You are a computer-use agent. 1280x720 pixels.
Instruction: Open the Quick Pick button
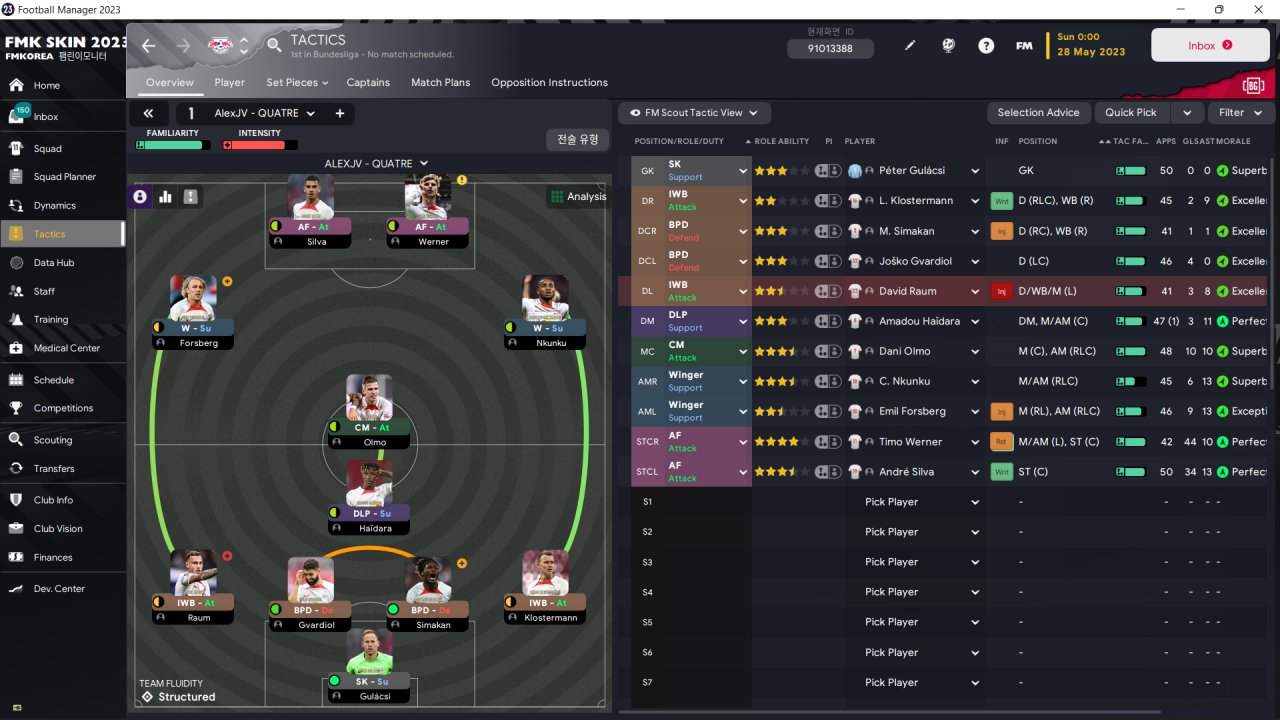(x=1131, y=113)
